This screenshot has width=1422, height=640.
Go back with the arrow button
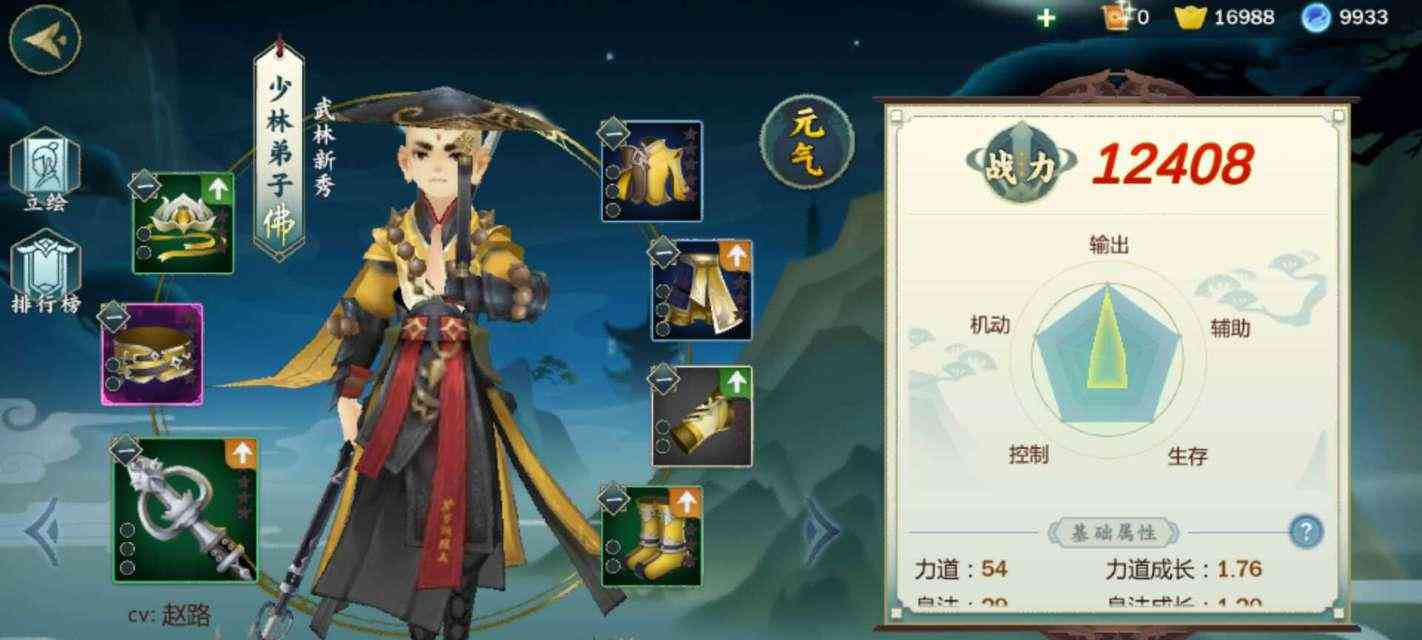44,38
